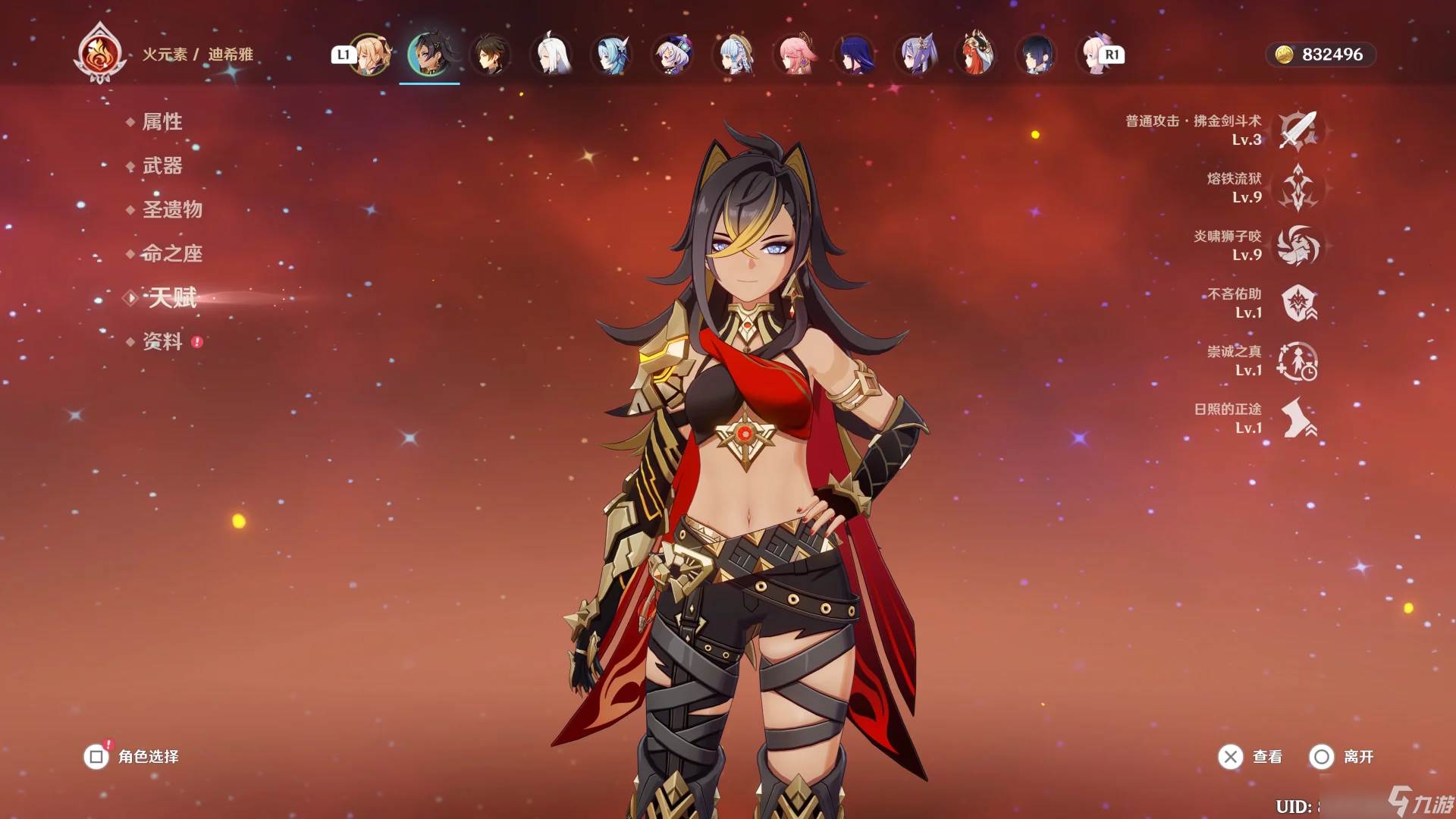Viewport: 1456px width, 819px height.
Task: Show the 命之座 constellation page
Action: click(x=171, y=253)
